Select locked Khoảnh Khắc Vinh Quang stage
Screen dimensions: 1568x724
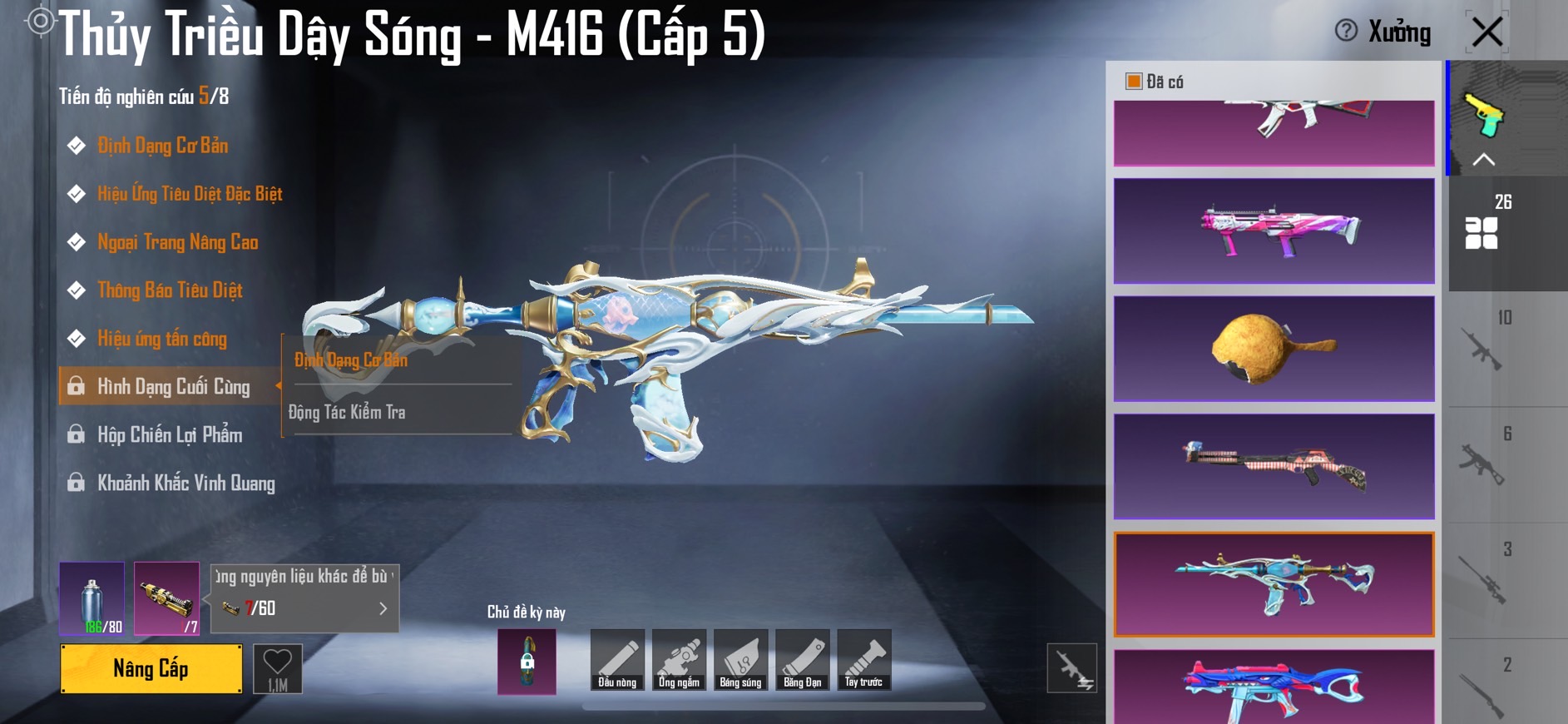(x=185, y=483)
